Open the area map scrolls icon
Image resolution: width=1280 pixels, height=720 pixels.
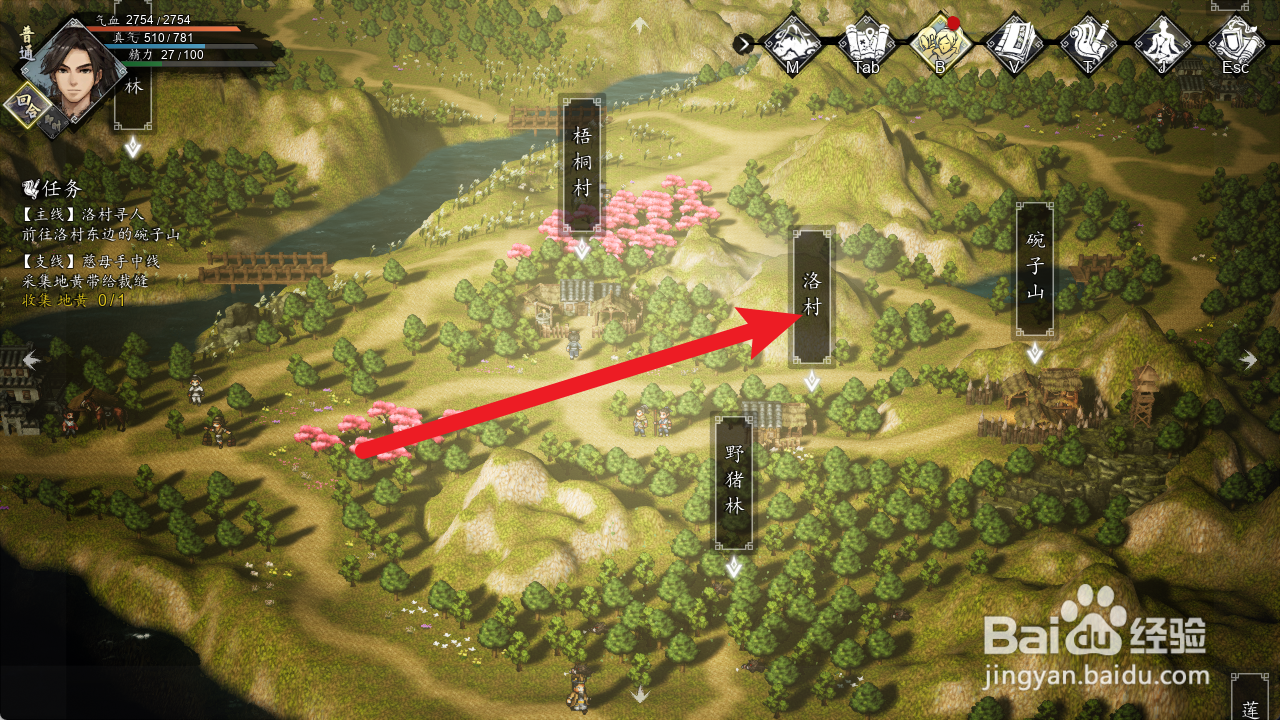866,43
